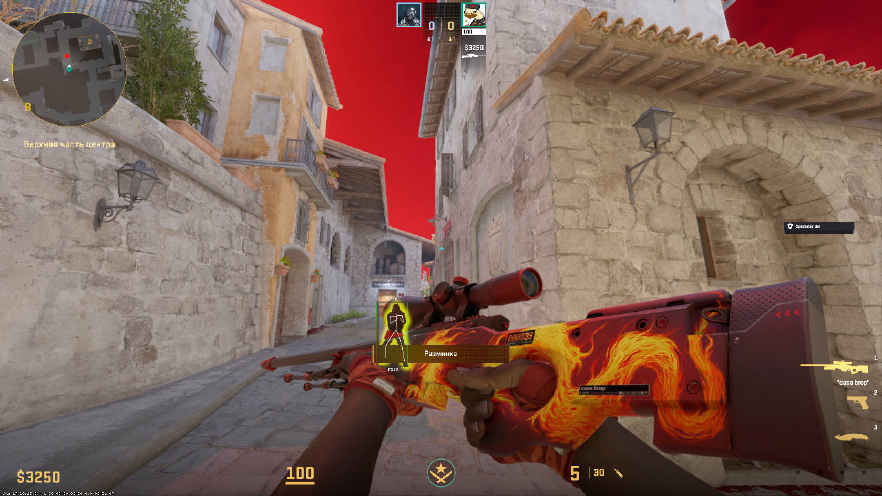Click the radar minimap
The image size is (882, 496).
(68, 69)
